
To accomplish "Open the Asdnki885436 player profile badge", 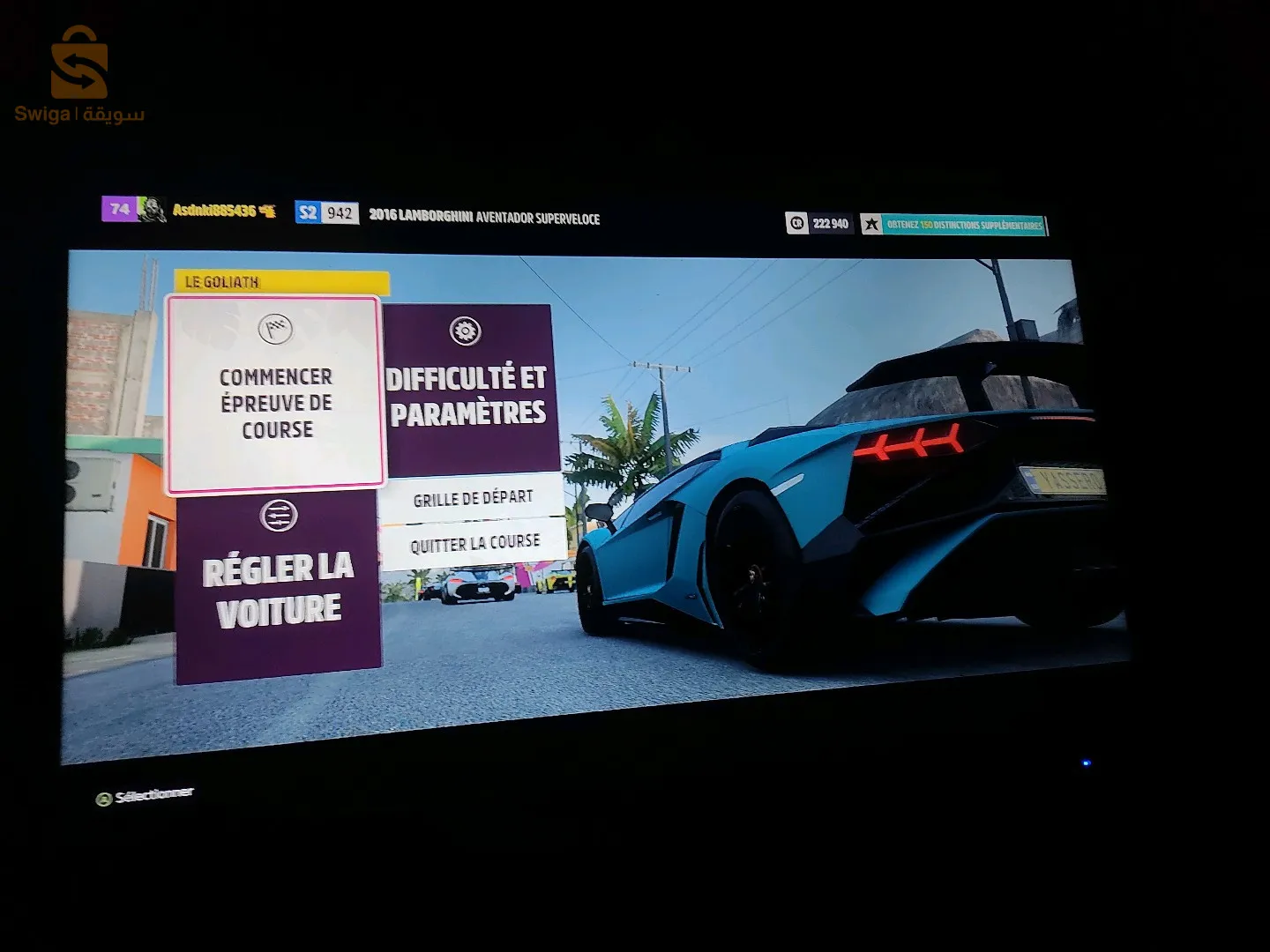I will click(x=190, y=210).
